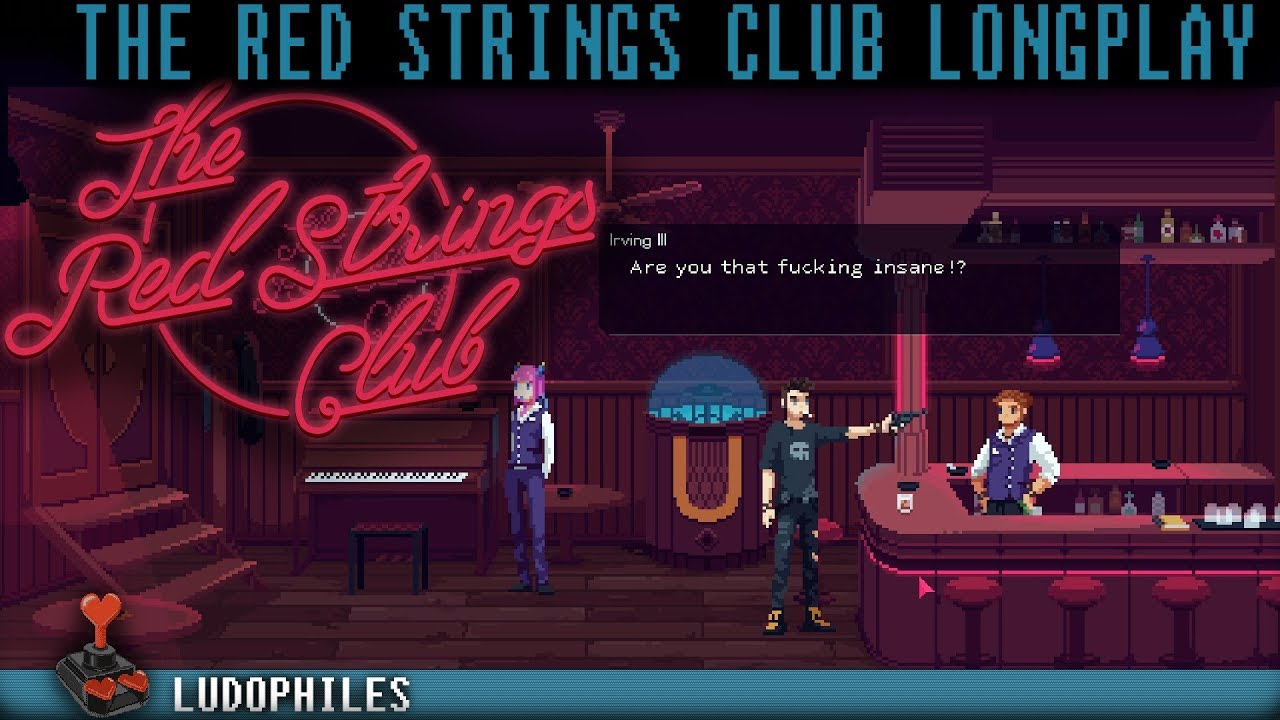1280x720 pixels.
Task: Advance the Irving III dialogue box
Action: click(x=858, y=280)
